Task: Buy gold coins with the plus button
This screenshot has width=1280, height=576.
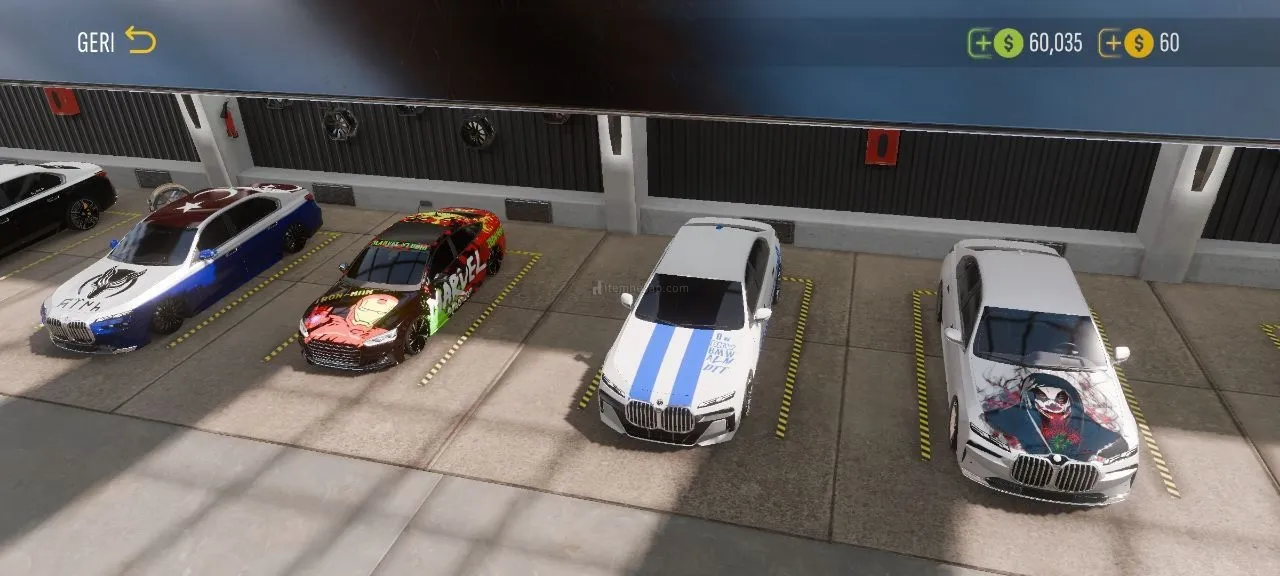Action: tap(1111, 43)
